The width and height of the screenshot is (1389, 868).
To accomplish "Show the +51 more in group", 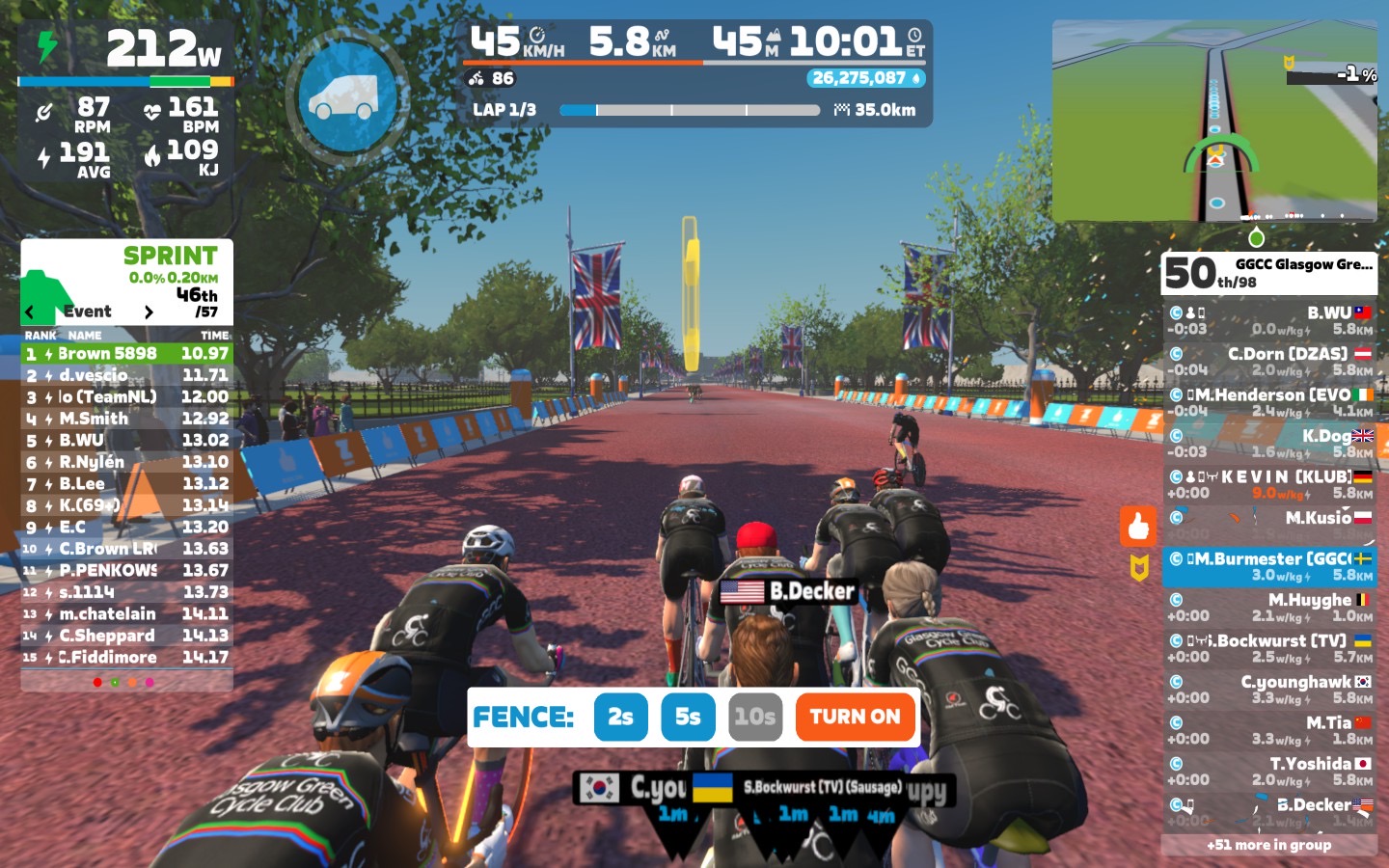I will 1268,845.
